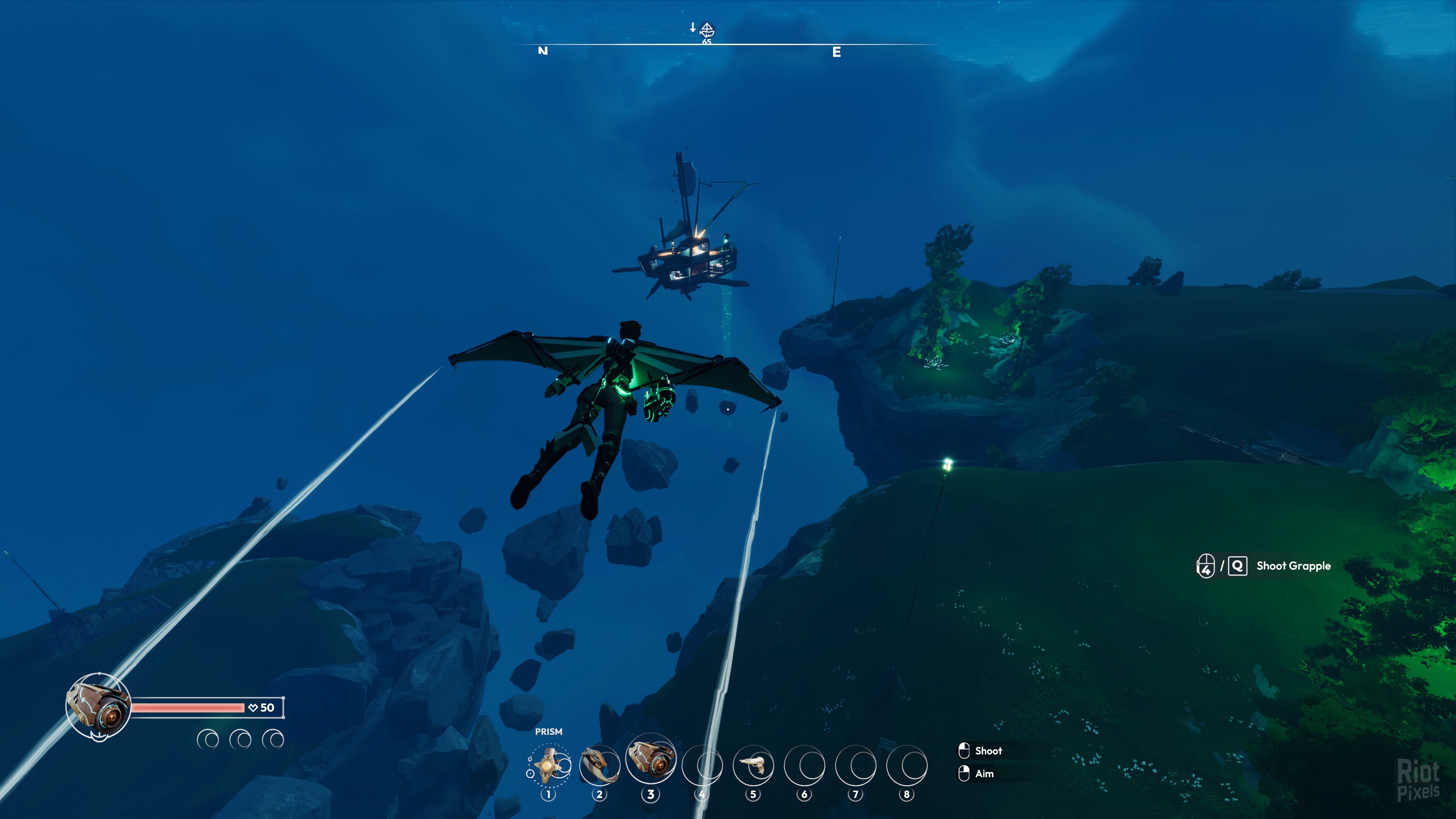Select the grapple cannon in hotbar slot 3
This screenshot has width=1456, height=819.
point(651,758)
